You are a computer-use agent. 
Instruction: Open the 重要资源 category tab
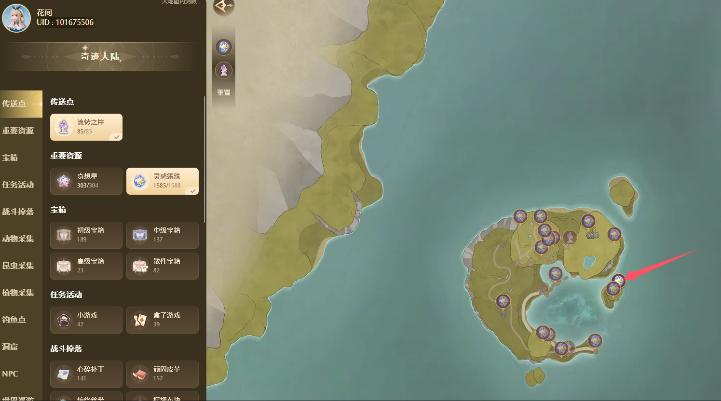pos(19,131)
